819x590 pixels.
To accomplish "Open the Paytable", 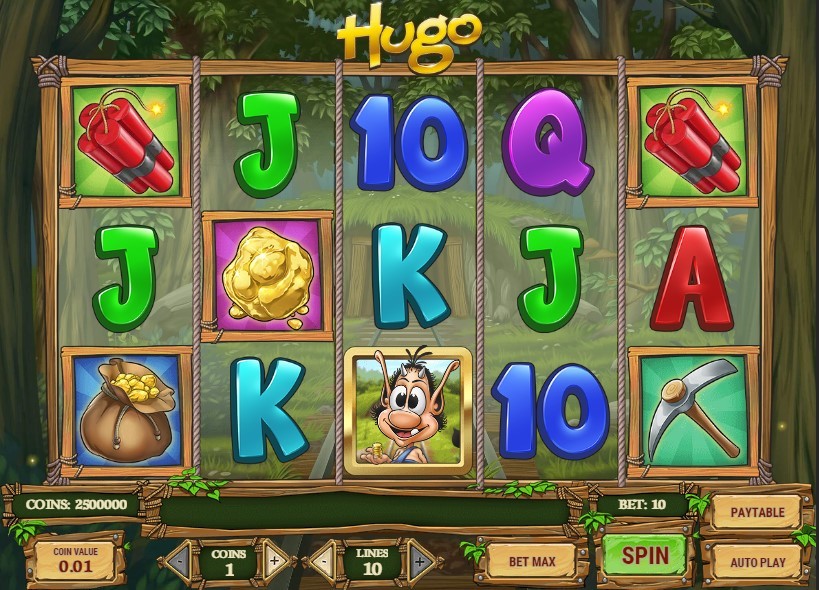I will point(757,512).
